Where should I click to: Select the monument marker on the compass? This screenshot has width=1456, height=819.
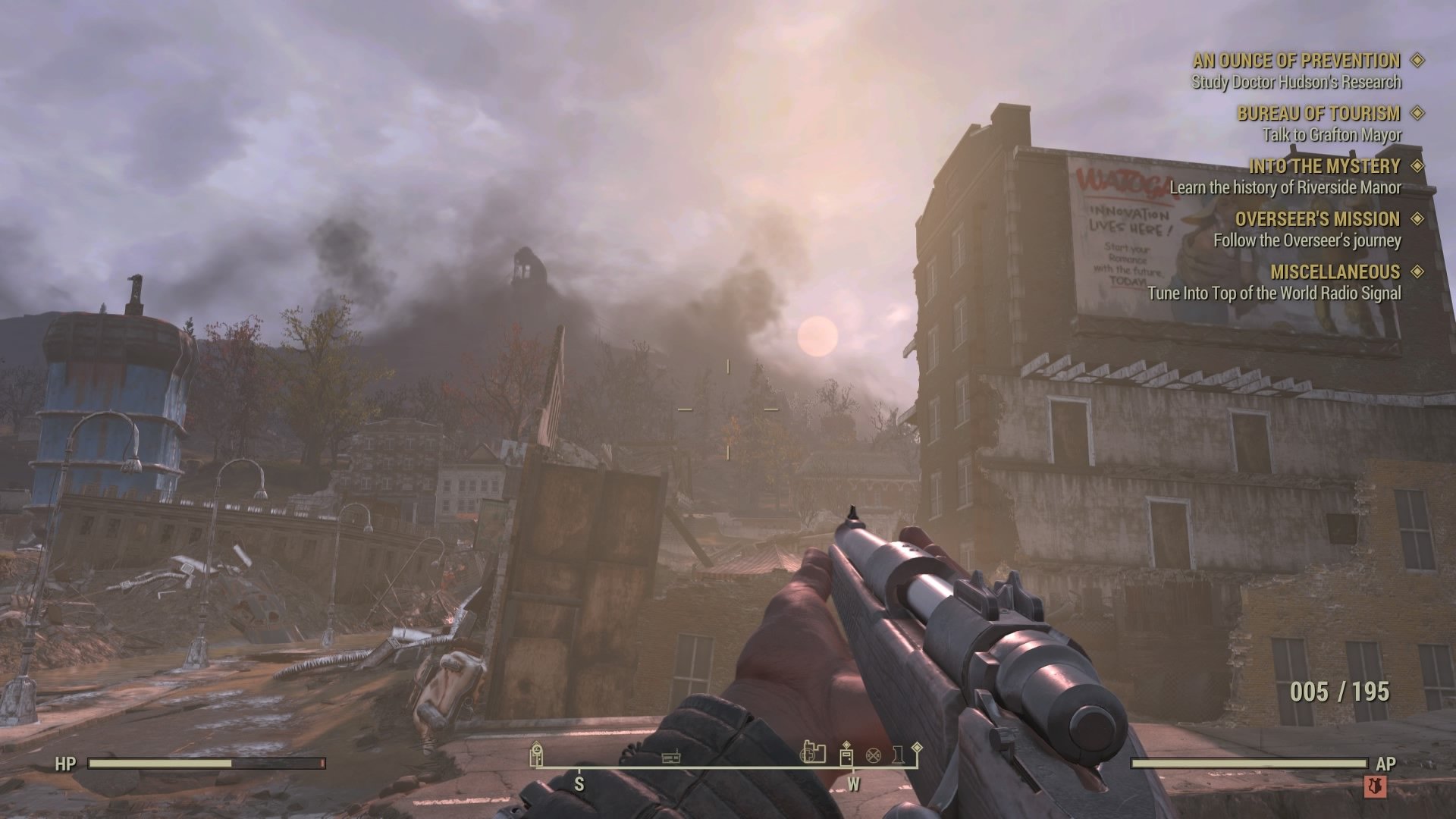click(897, 756)
